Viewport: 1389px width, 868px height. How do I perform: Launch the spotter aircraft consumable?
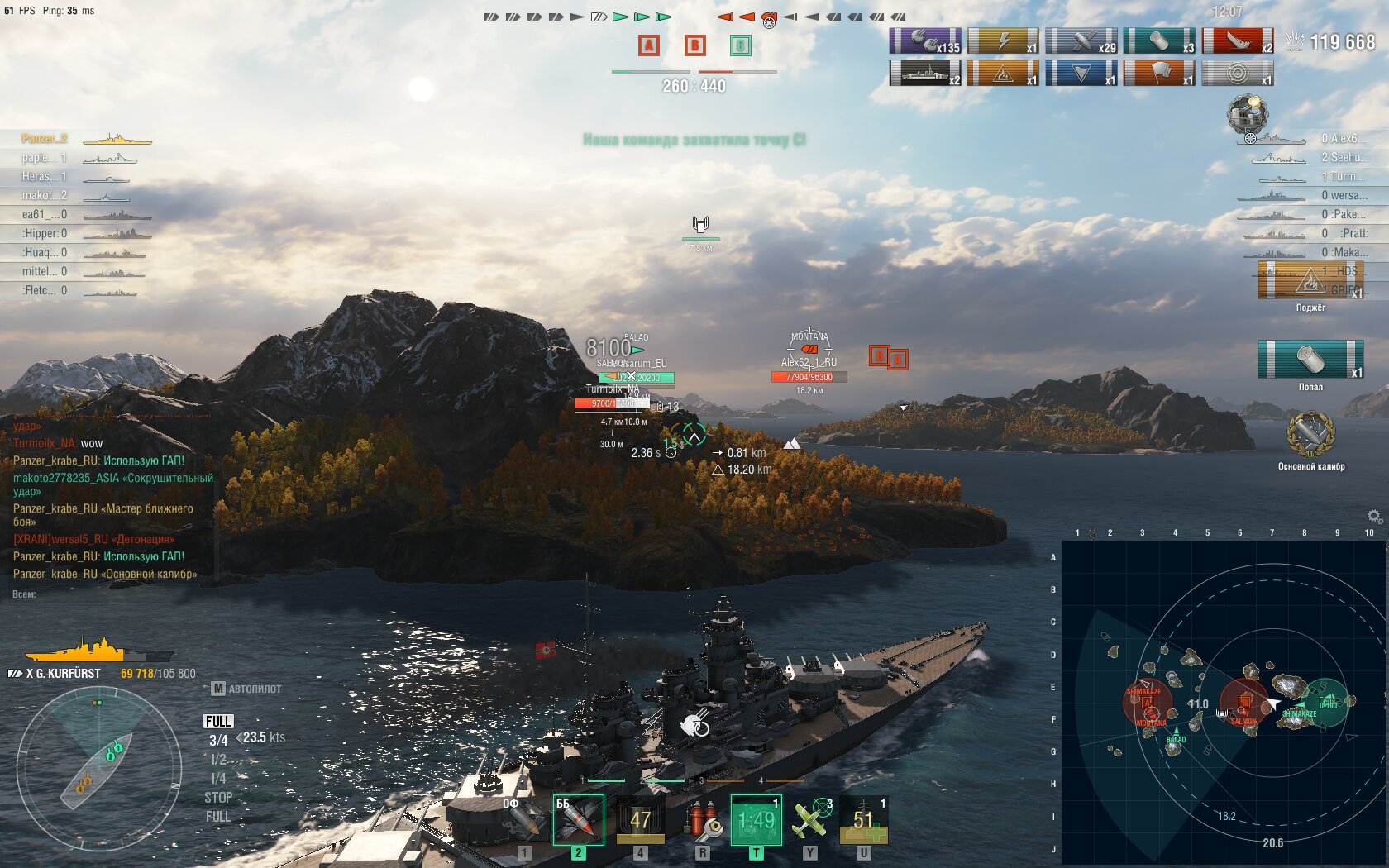(811, 820)
